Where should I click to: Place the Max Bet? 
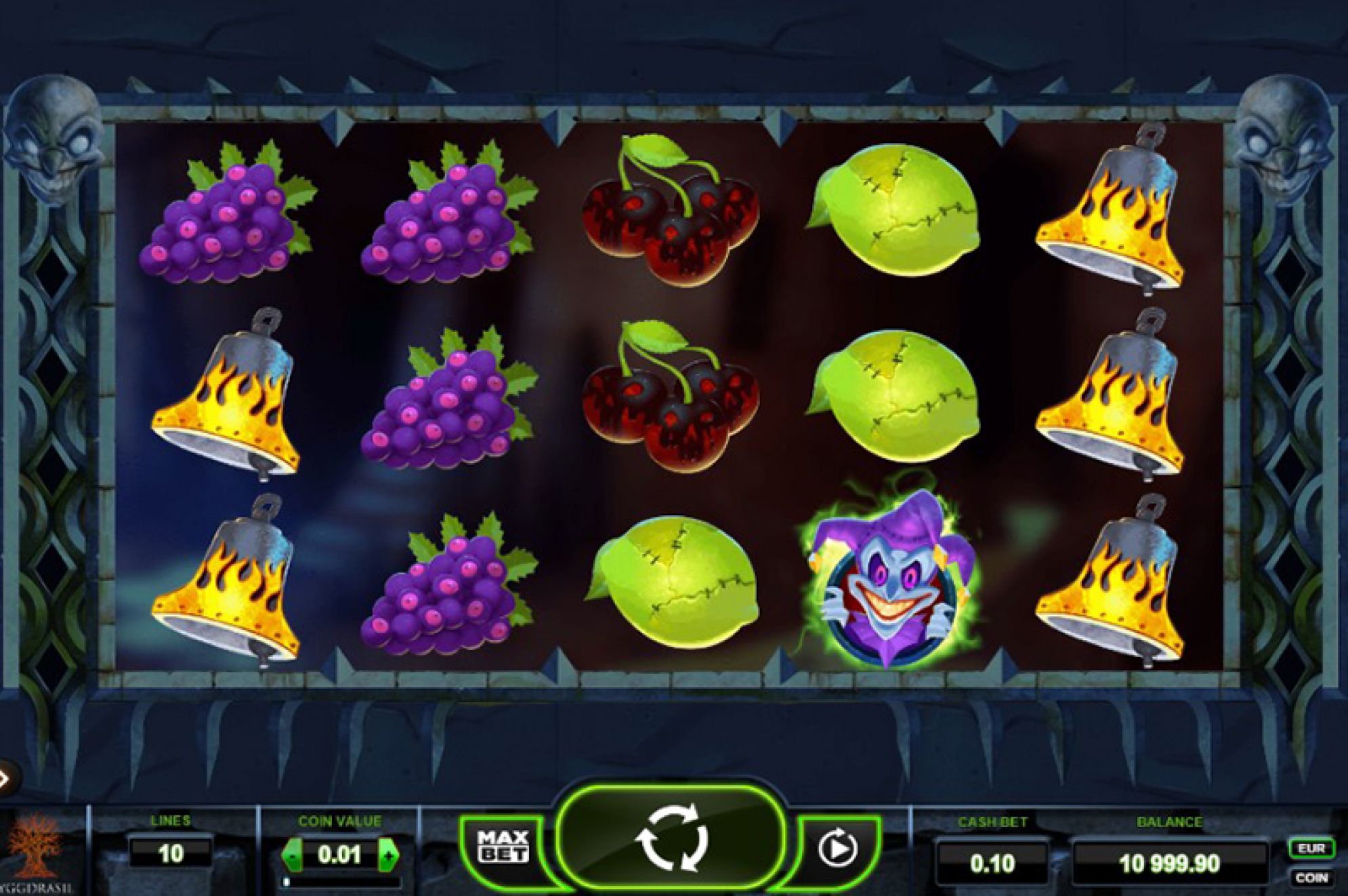tap(503, 847)
